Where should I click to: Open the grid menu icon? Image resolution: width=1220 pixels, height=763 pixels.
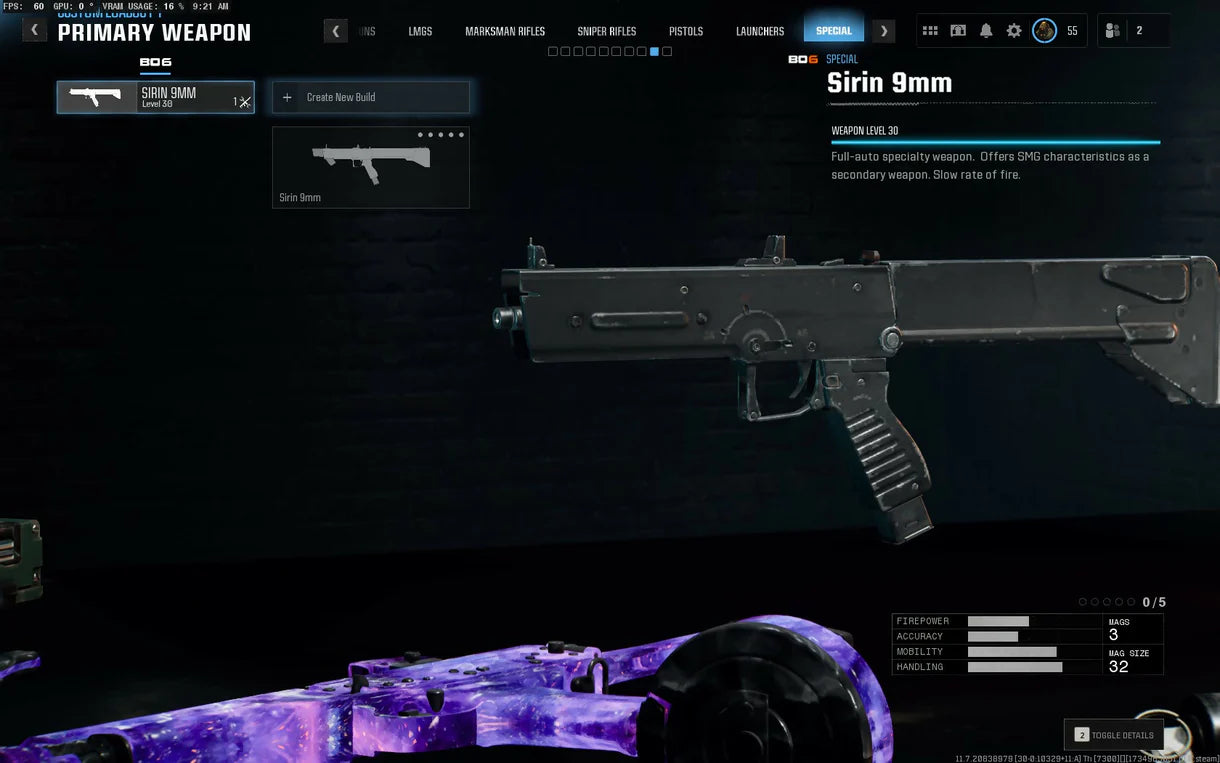coord(930,31)
